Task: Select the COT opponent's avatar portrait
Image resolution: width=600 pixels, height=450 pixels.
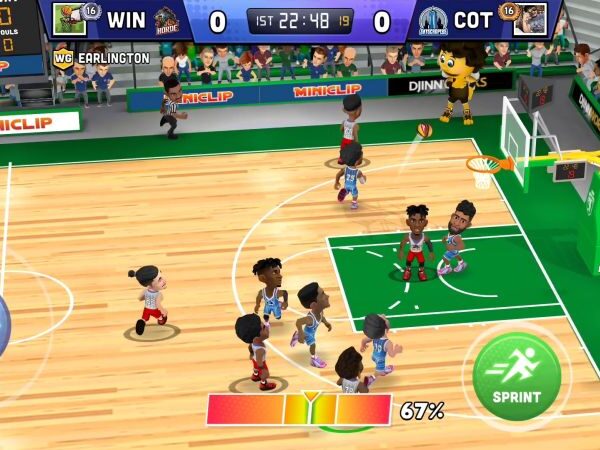Action: coord(530,19)
